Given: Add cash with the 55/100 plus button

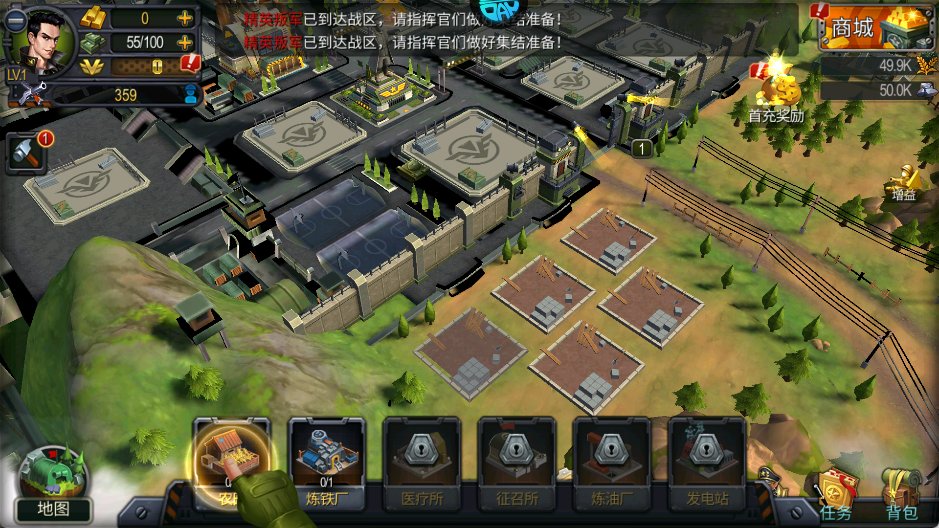Looking at the screenshot, I should click(185, 42).
